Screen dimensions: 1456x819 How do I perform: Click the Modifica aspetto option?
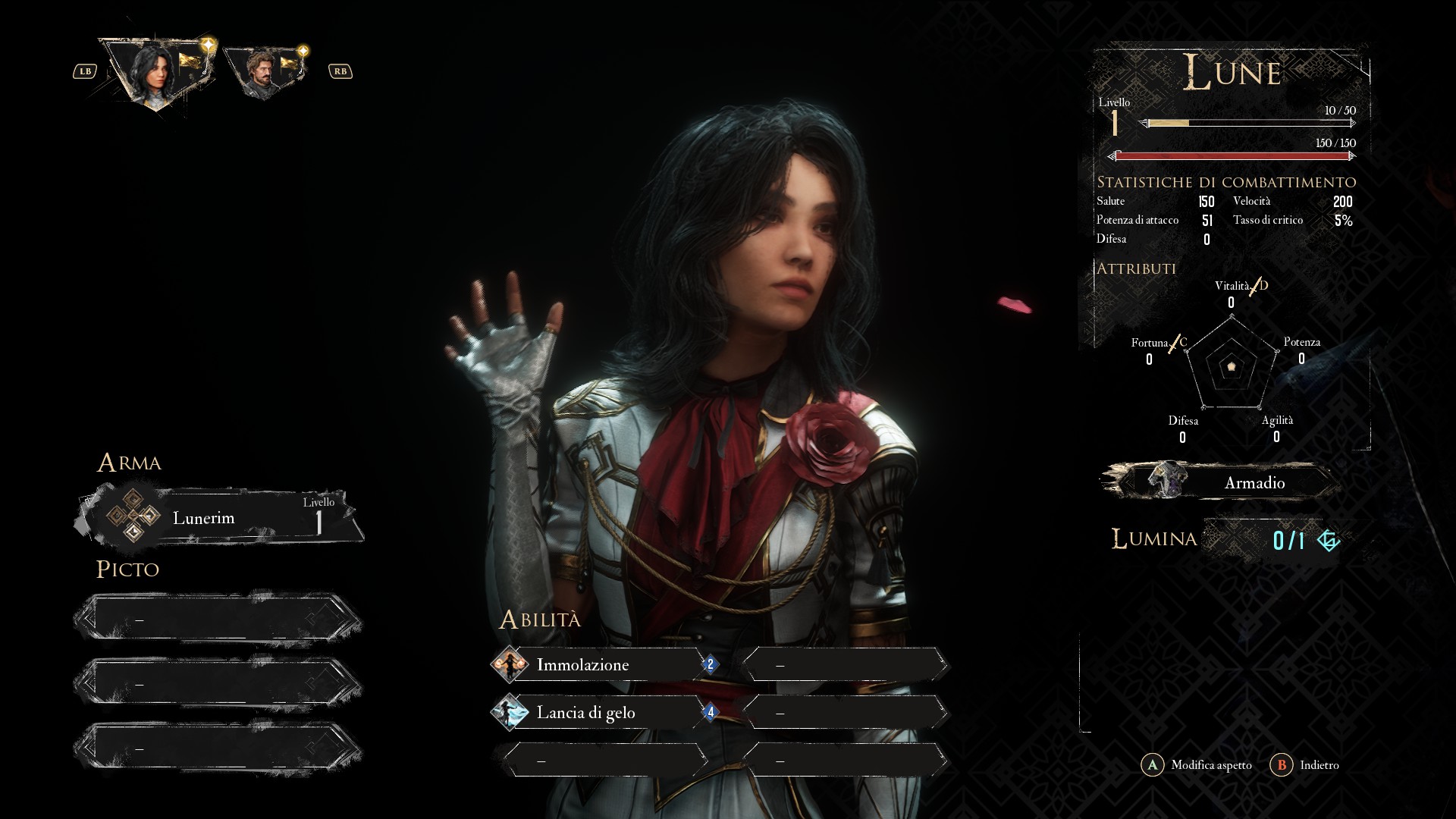(1197, 765)
